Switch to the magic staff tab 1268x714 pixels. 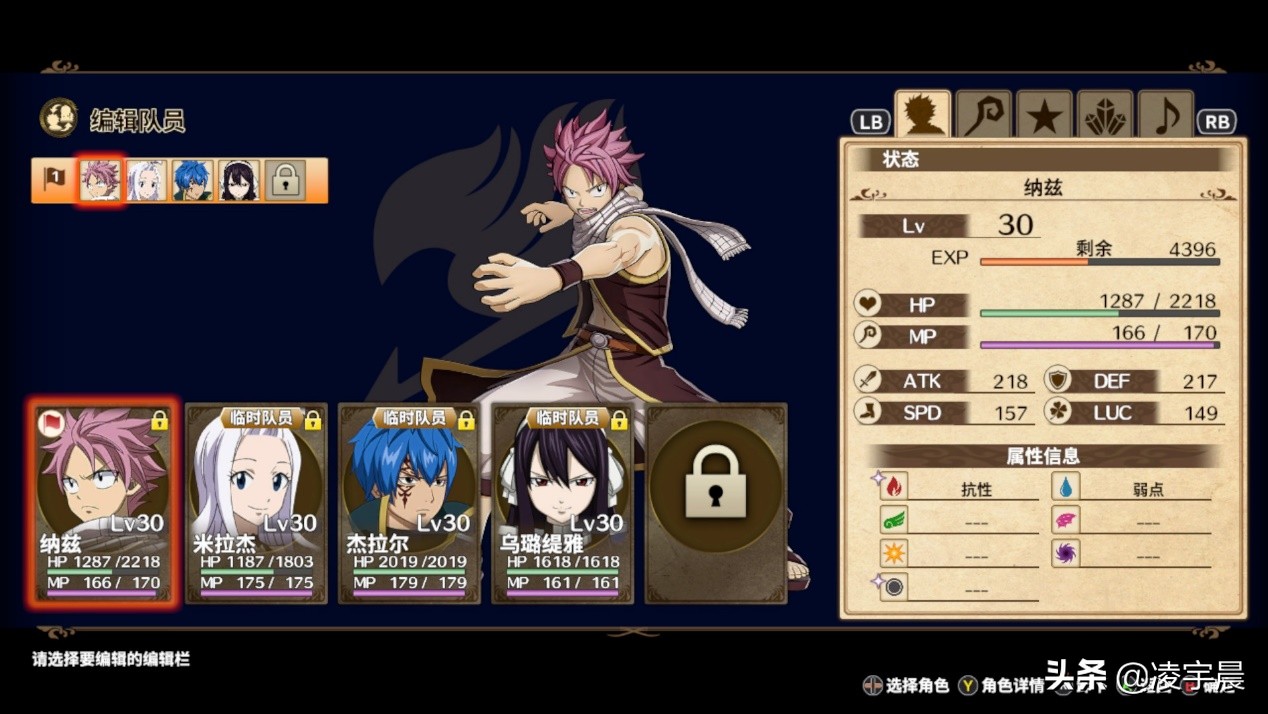pos(983,115)
